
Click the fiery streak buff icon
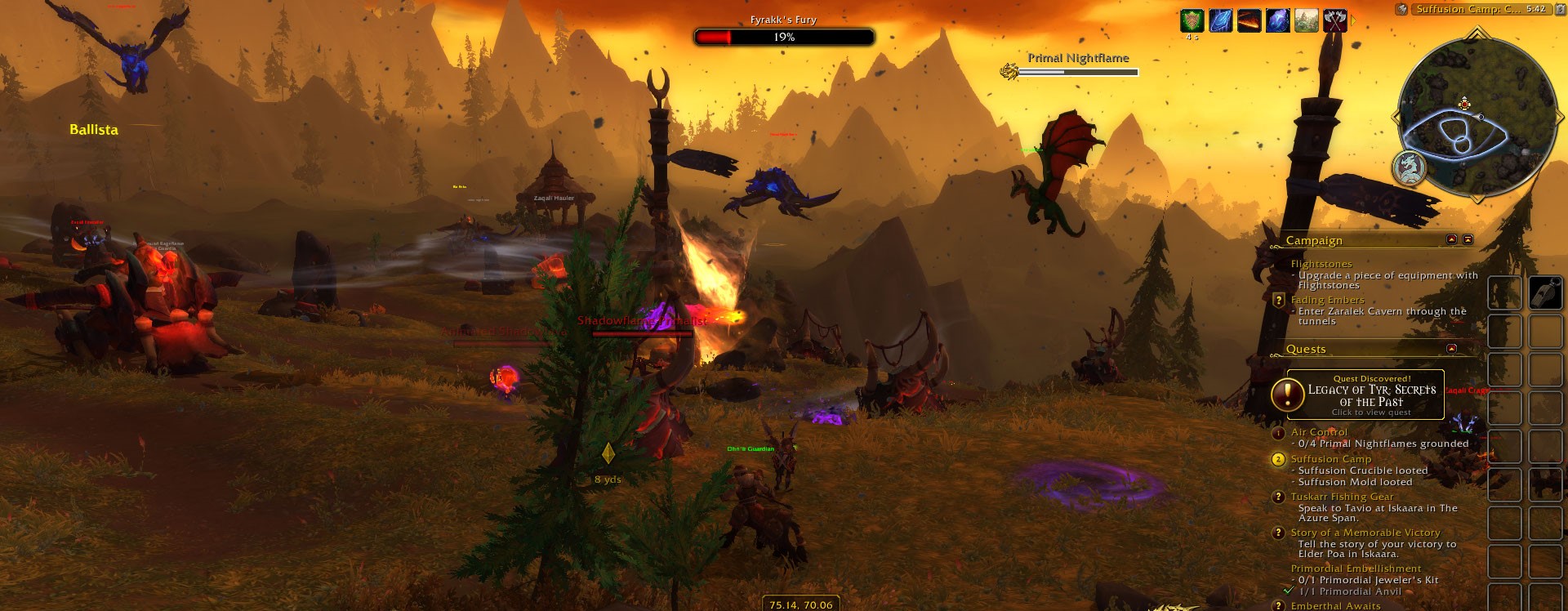pyautogui.click(x=1249, y=20)
